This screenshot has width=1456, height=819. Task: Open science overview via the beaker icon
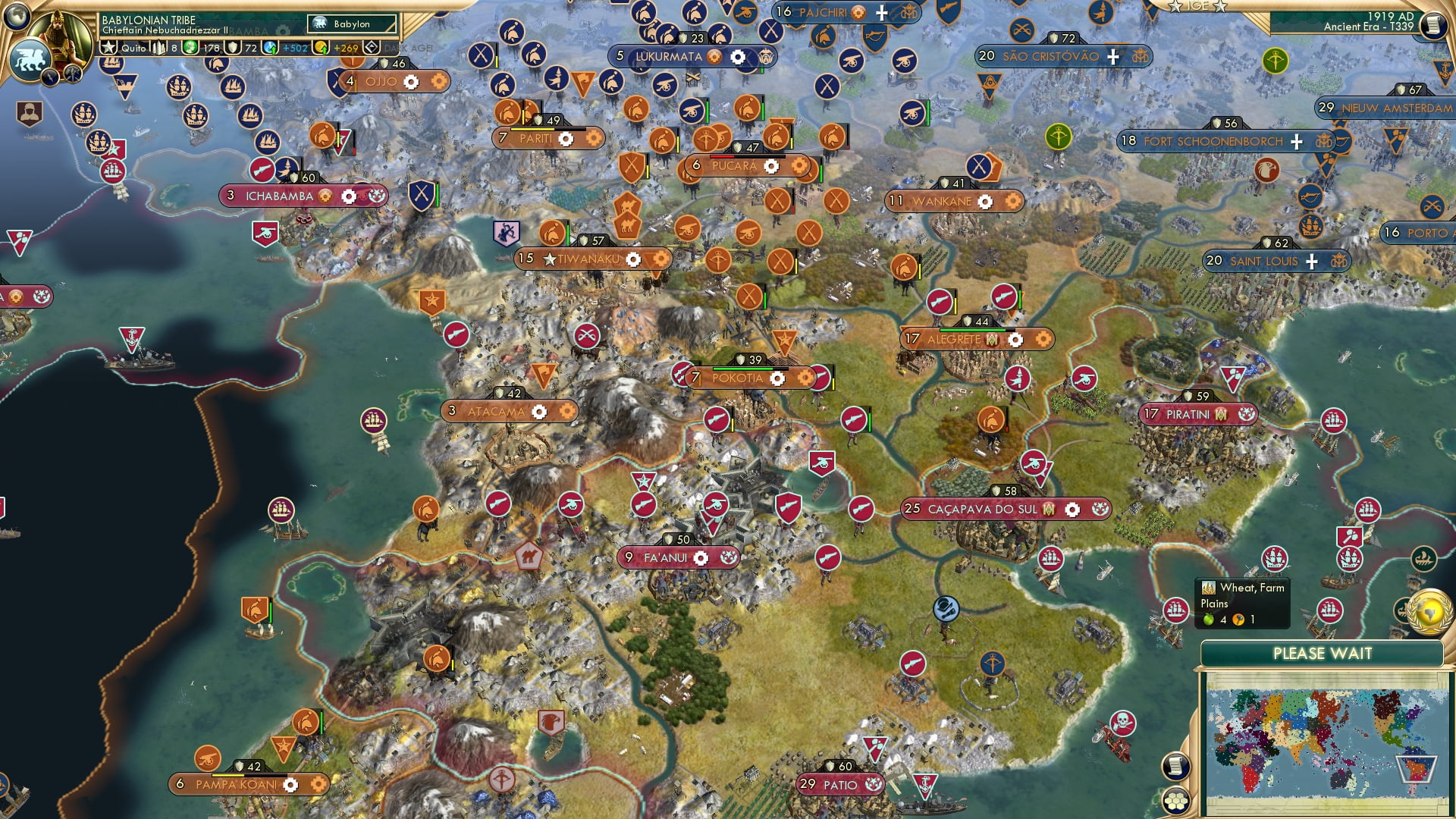click(x=270, y=48)
